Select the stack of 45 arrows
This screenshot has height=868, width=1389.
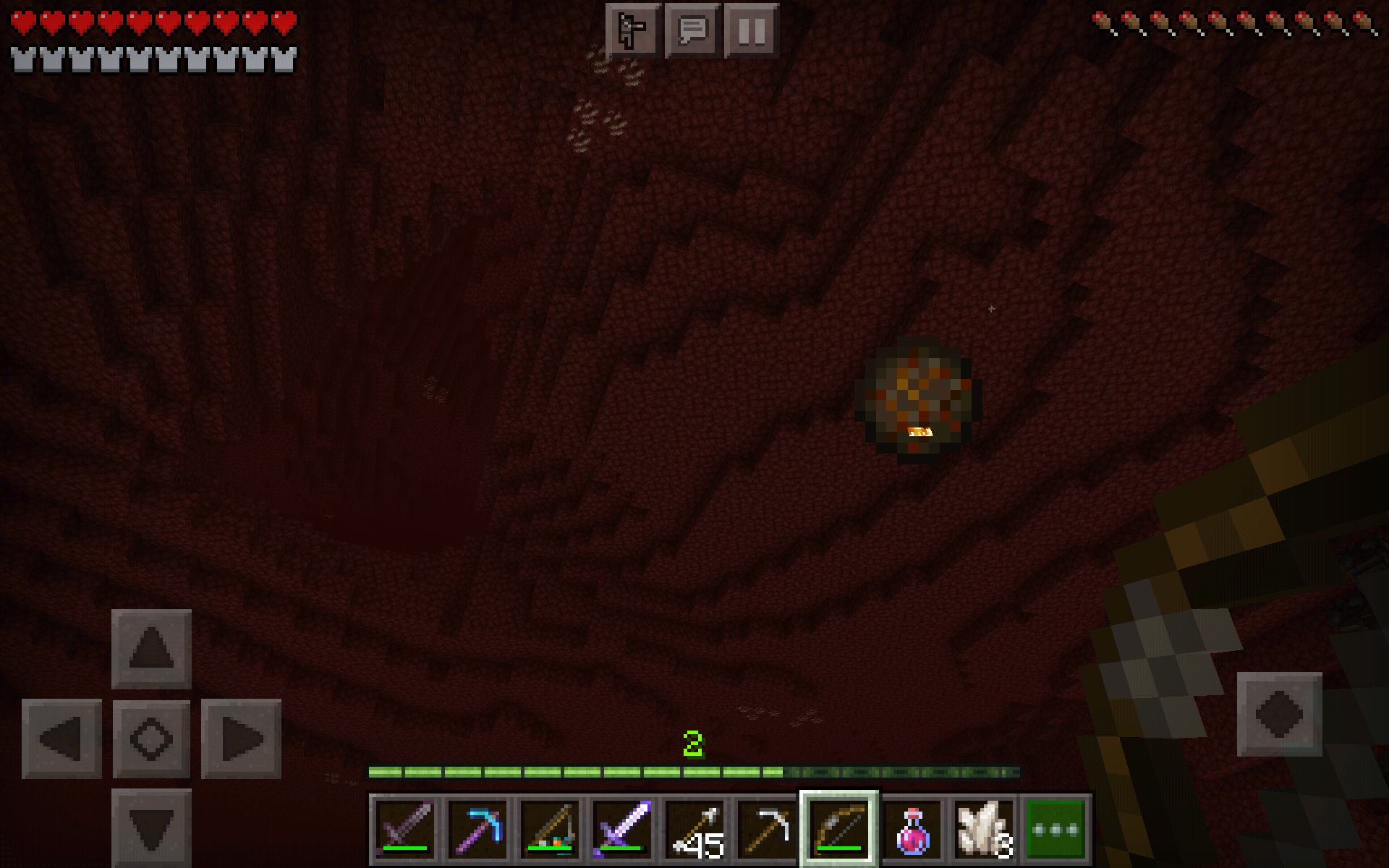(694, 829)
